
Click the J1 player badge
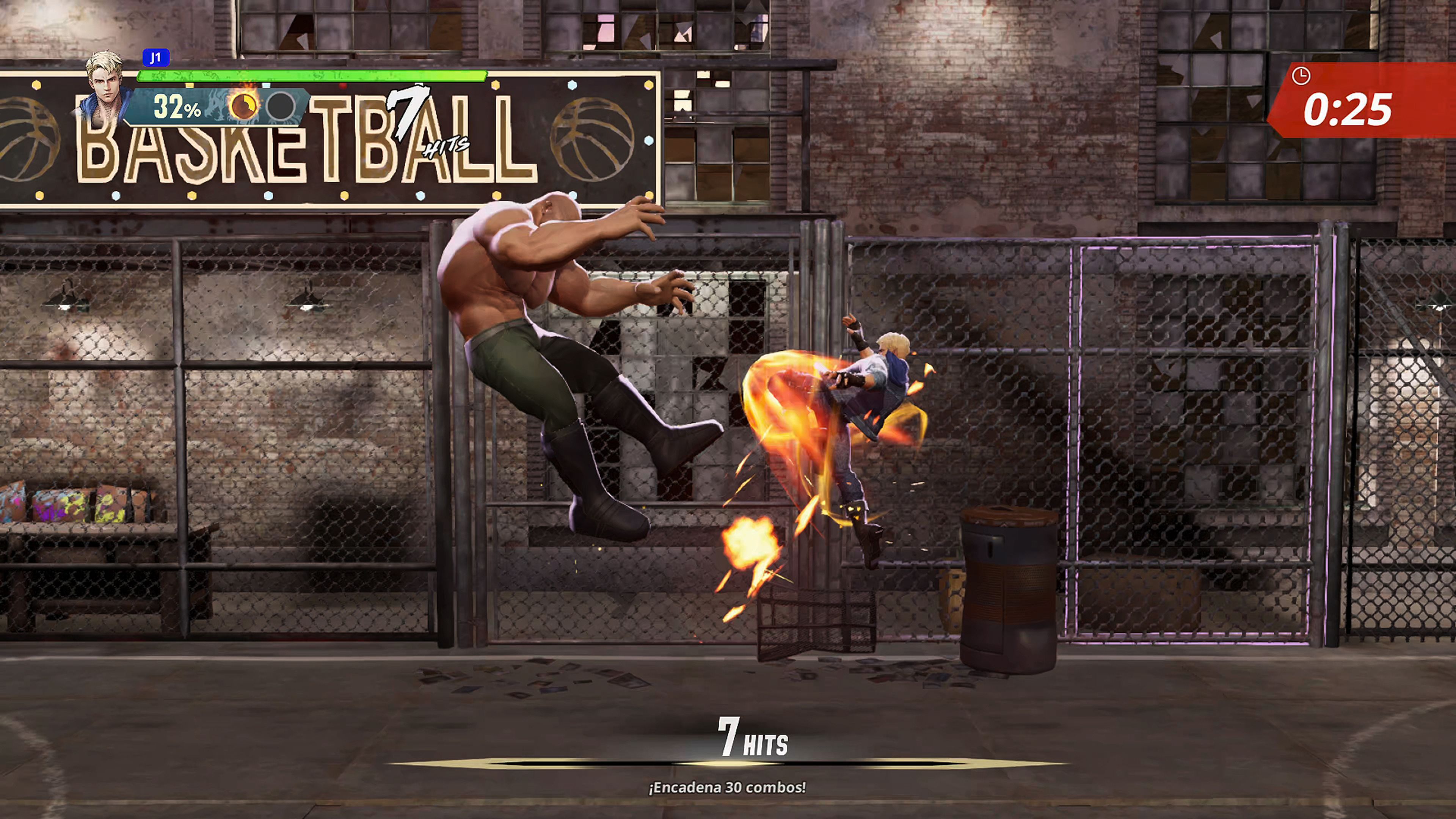(x=157, y=58)
